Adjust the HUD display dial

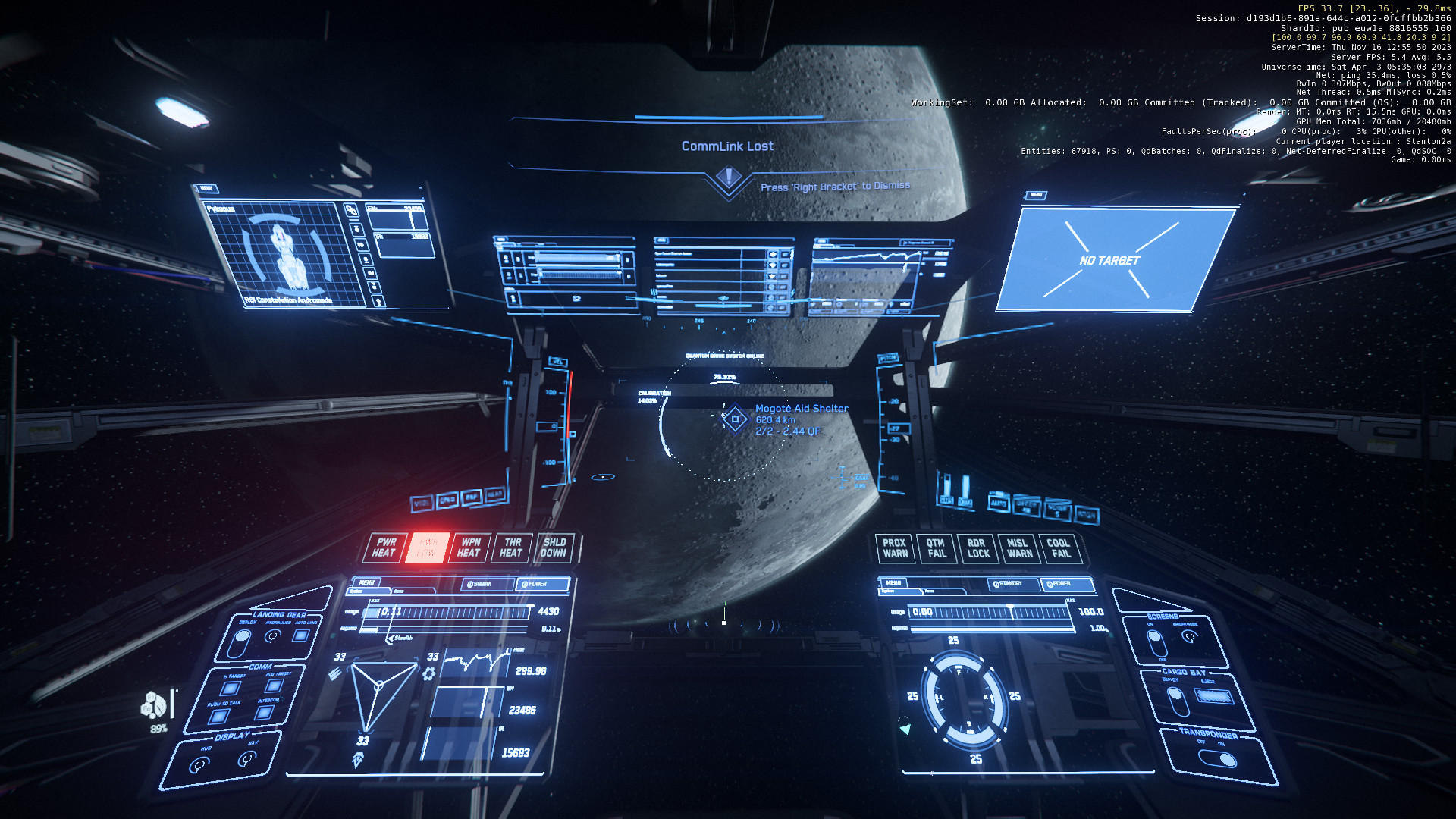pyautogui.click(x=199, y=765)
